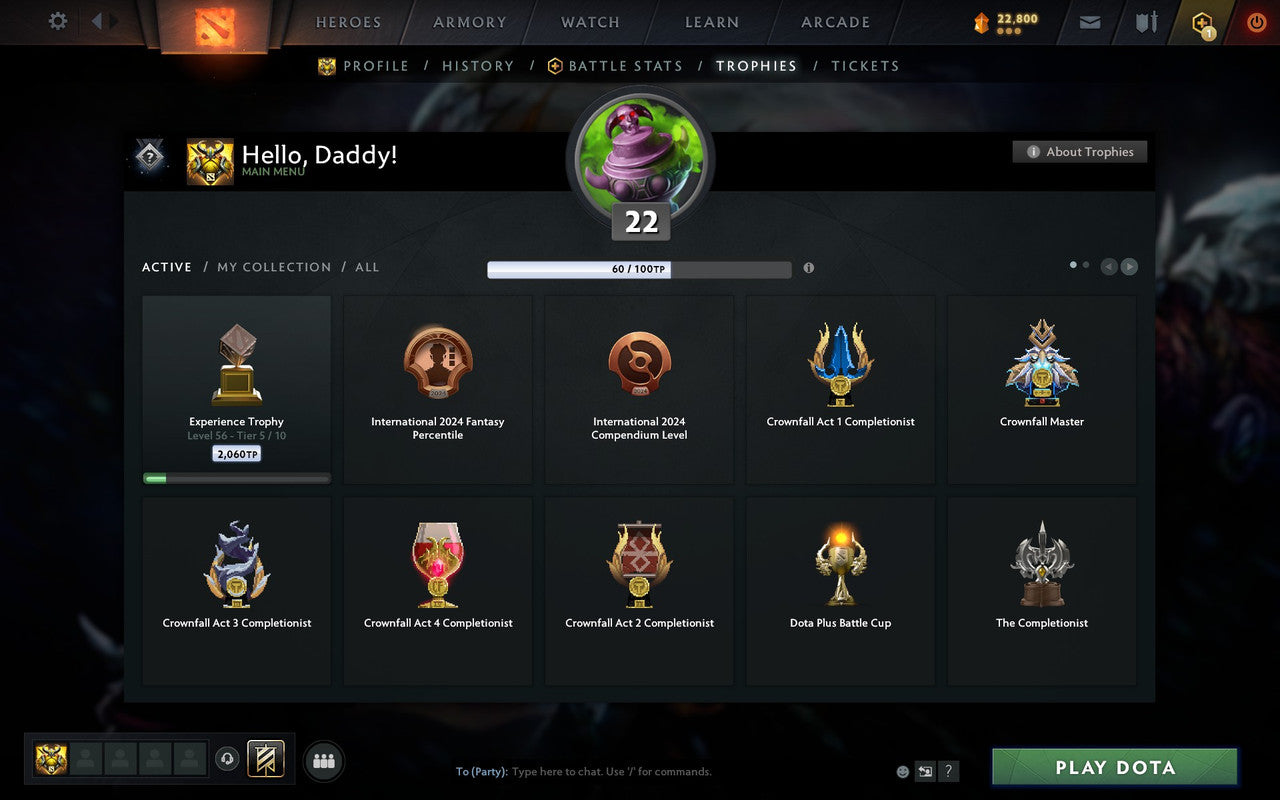1280x800 pixels.
Task: Open the help question mark icon near chat
Action: click(948, 770)
